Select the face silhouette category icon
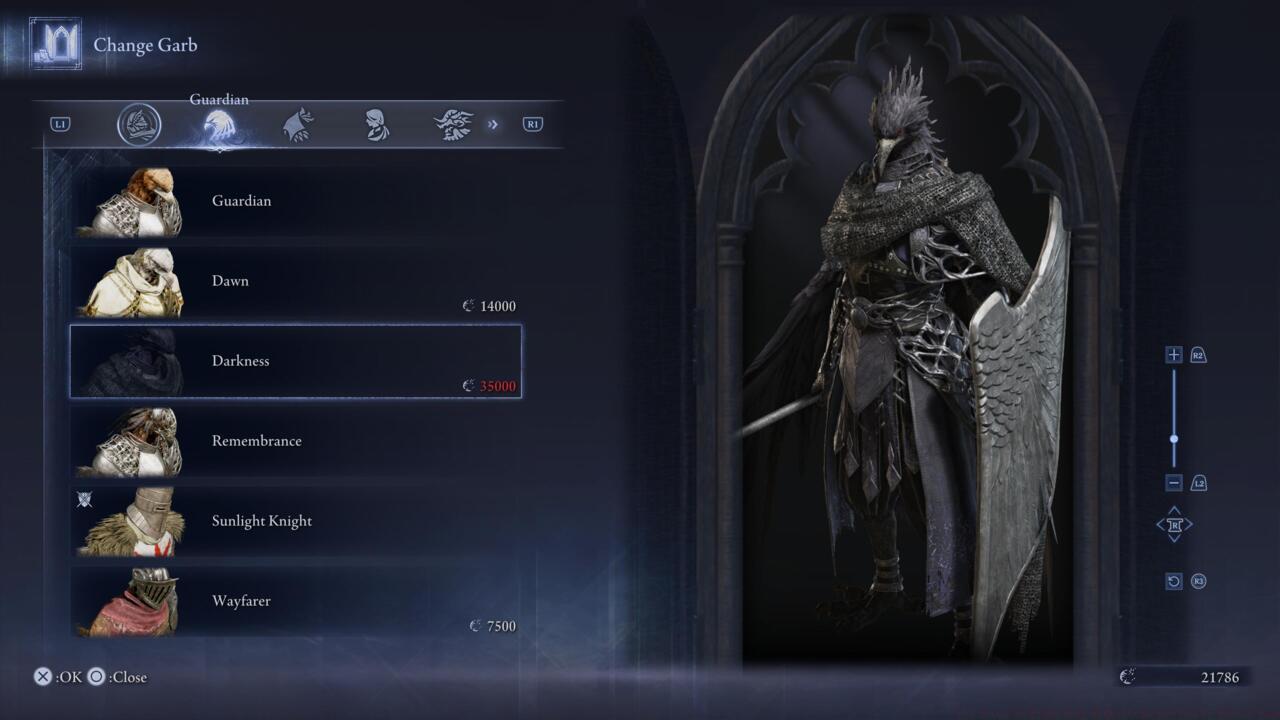 [378, 122]
